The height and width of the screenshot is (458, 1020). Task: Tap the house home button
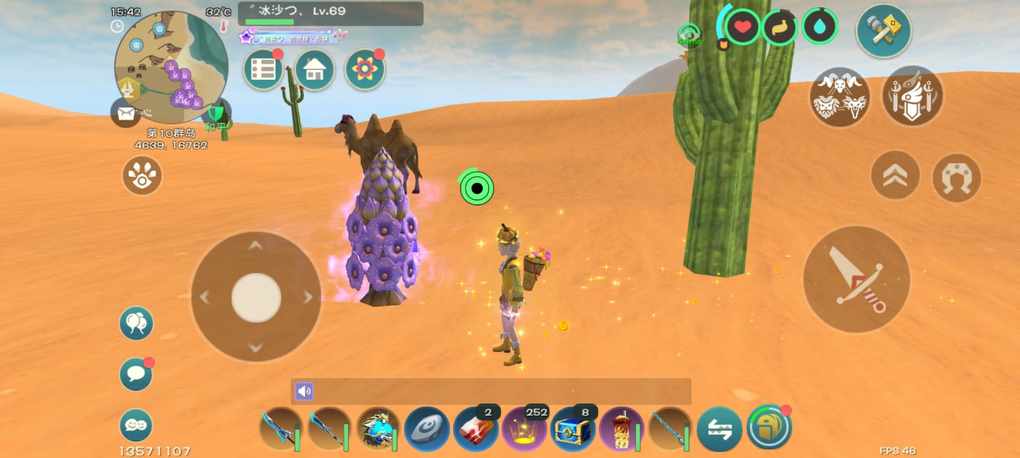pyautogui.click(x=314, y=69)
